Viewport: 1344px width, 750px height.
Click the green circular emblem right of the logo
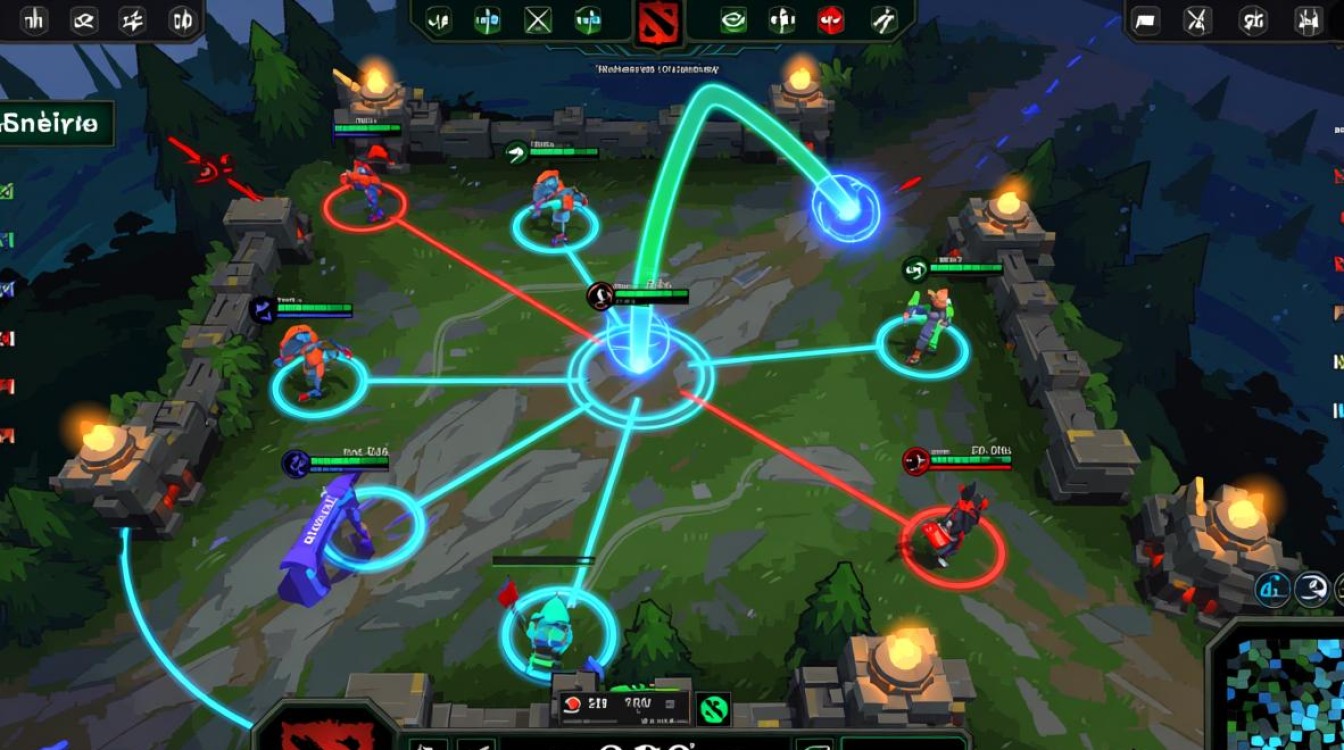pyautogui.click(x=733, y=18)
